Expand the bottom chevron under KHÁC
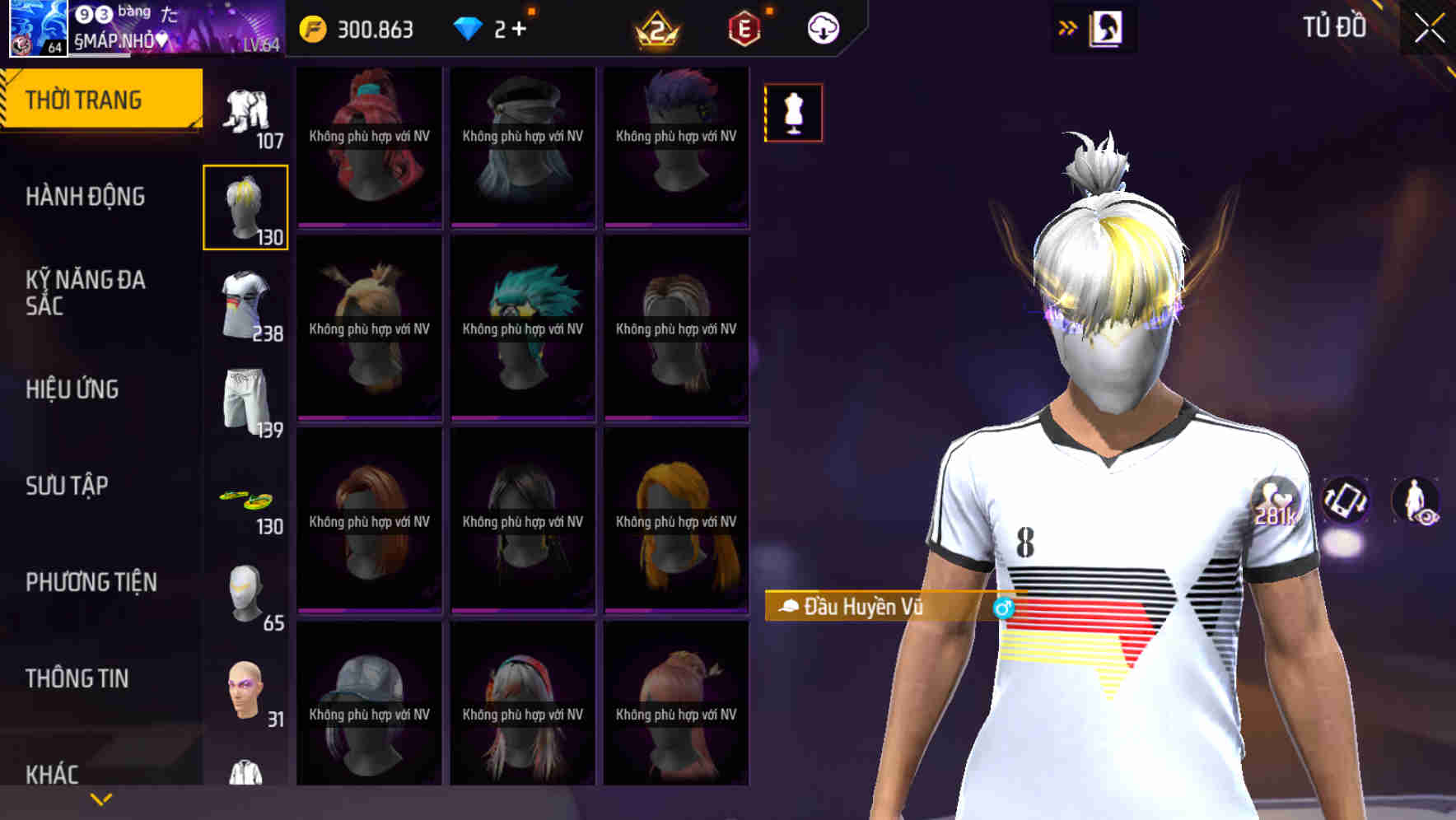 [101, 798]
